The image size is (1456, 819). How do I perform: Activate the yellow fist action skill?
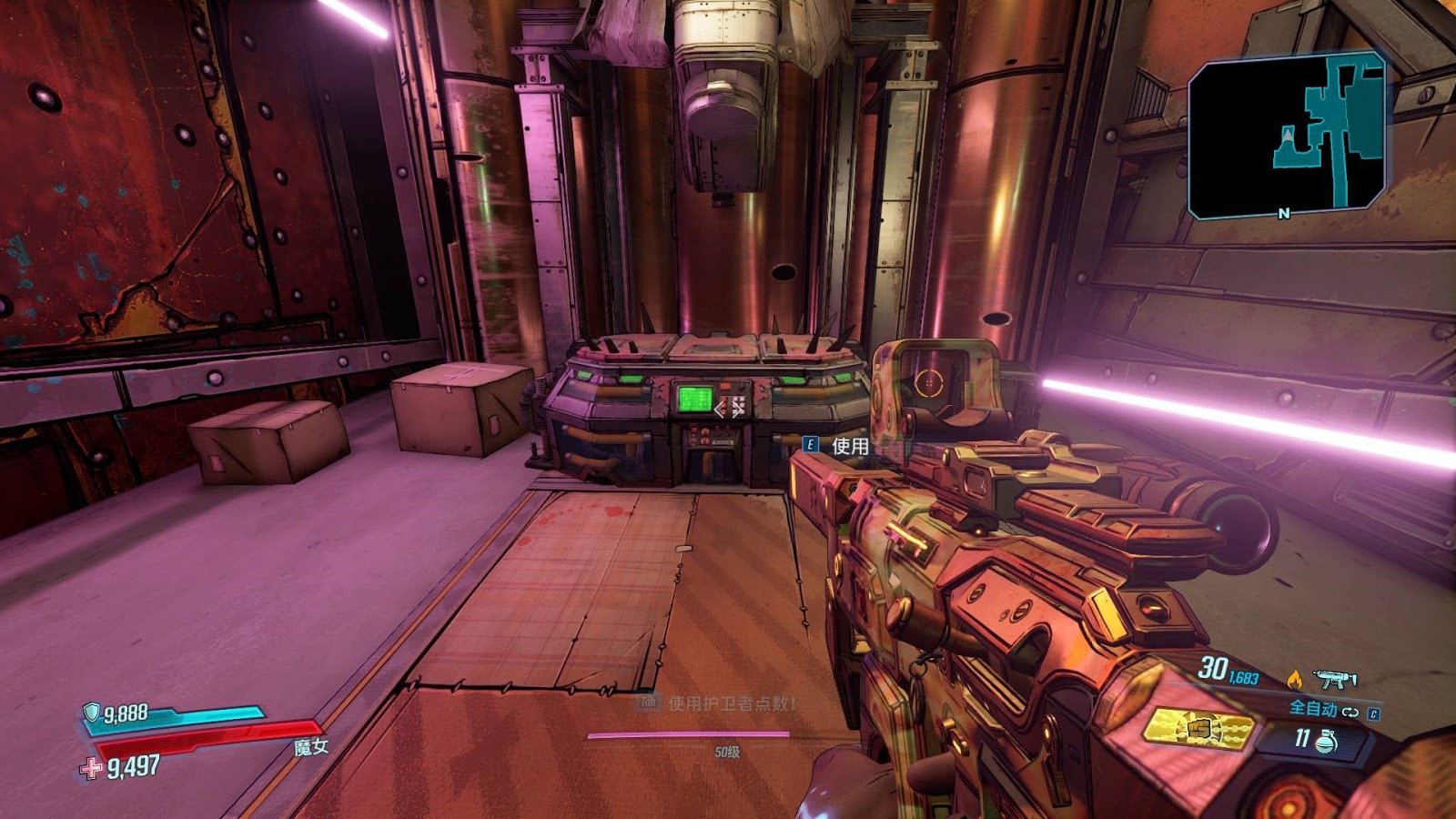[x=1198, y=729]
